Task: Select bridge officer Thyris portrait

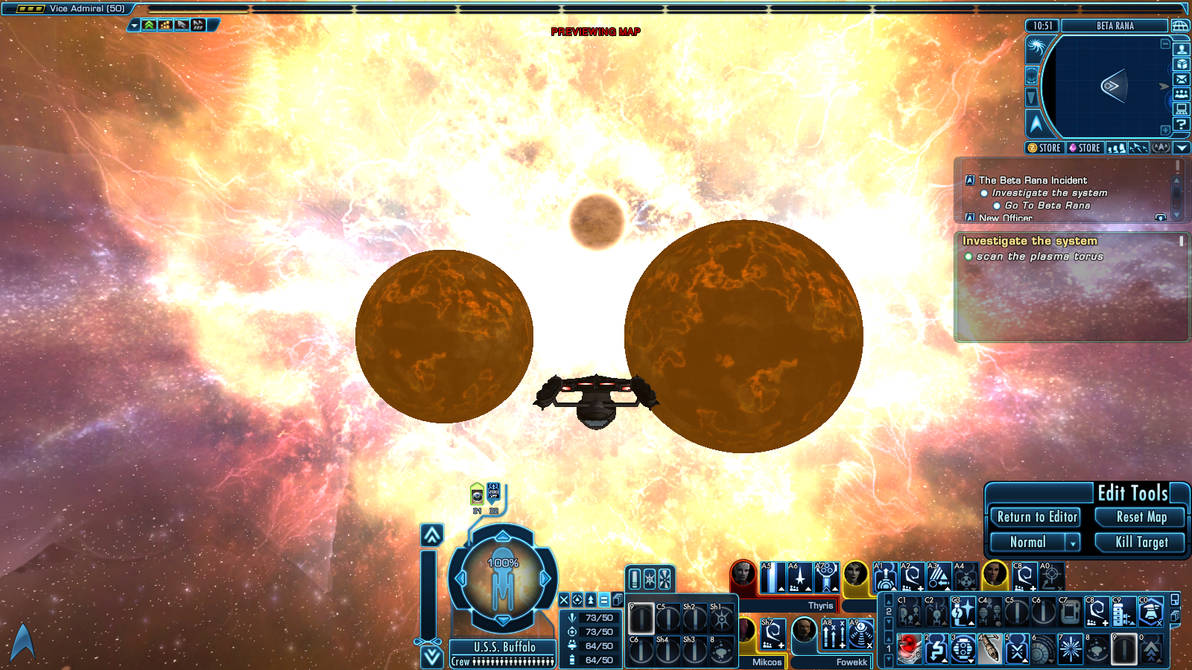Action: pyautogui.click(x=743, y=575)
